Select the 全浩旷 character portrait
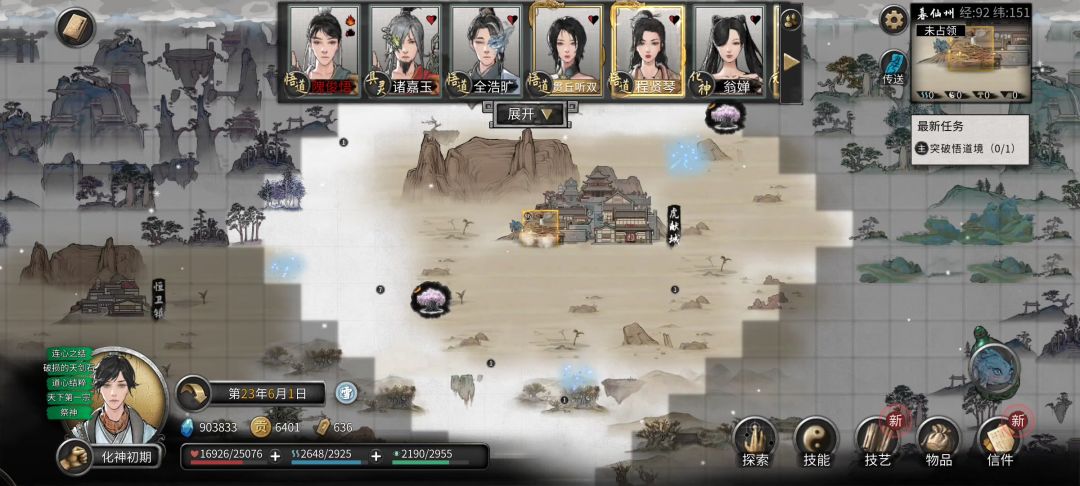Viewport: 1080px width, 486px height. (486, 48)
